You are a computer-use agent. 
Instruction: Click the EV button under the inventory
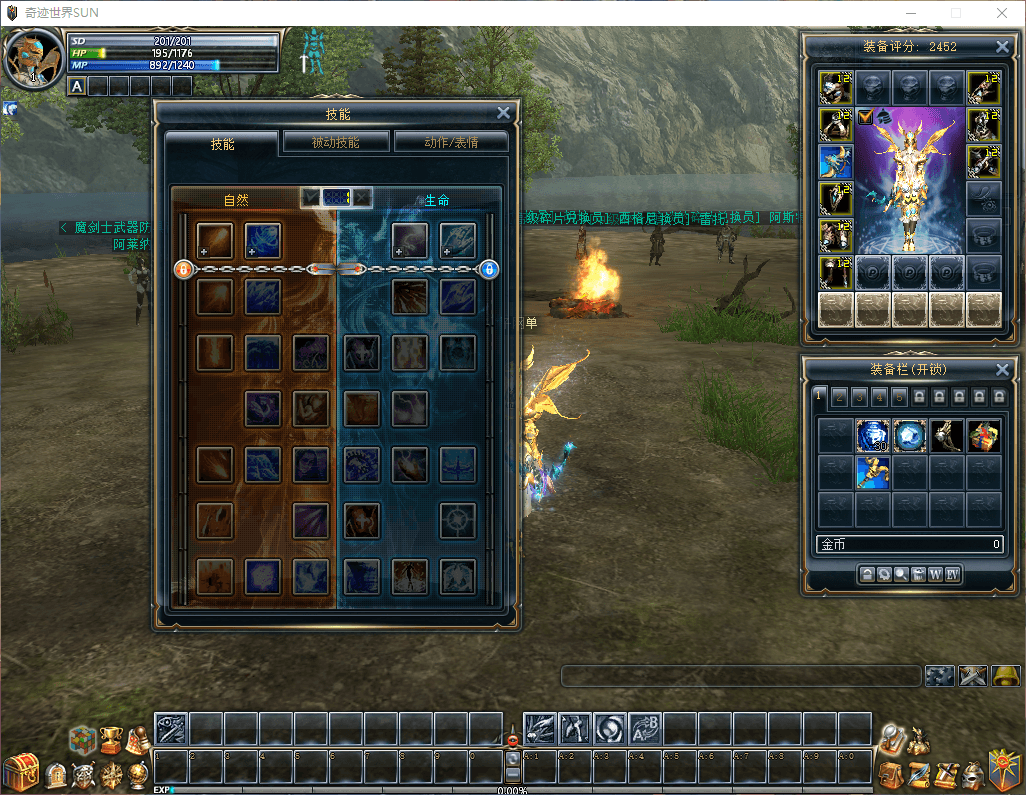[952, 574]
